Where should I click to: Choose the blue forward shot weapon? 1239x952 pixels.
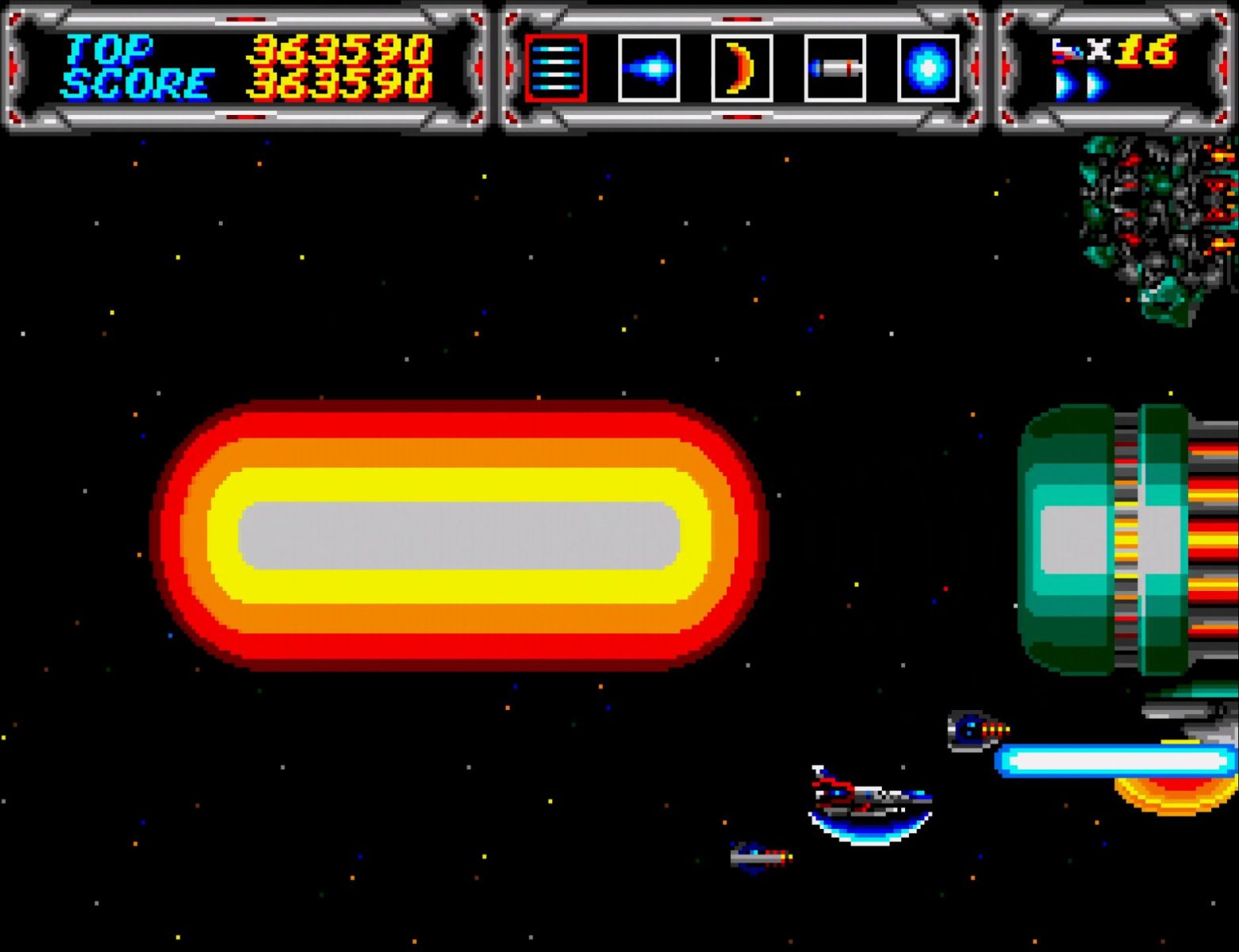649,68
